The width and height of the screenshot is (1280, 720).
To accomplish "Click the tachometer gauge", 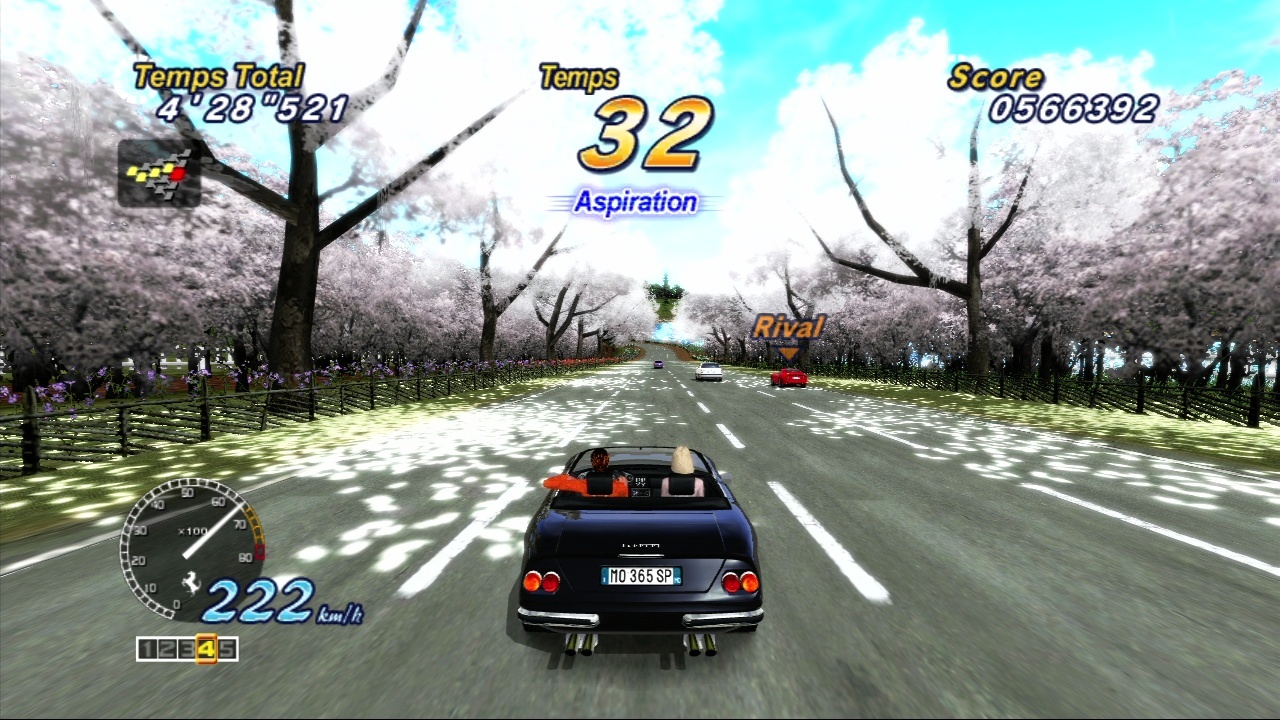I will 191,547.
